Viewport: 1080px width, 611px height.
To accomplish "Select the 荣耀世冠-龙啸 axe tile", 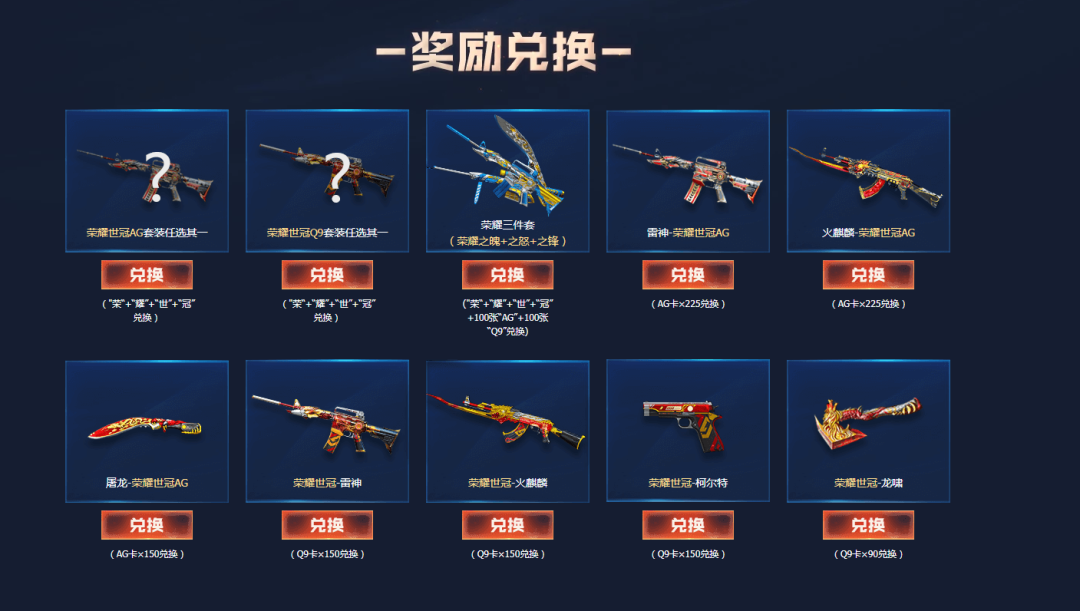I will click(x=868, y=425).
